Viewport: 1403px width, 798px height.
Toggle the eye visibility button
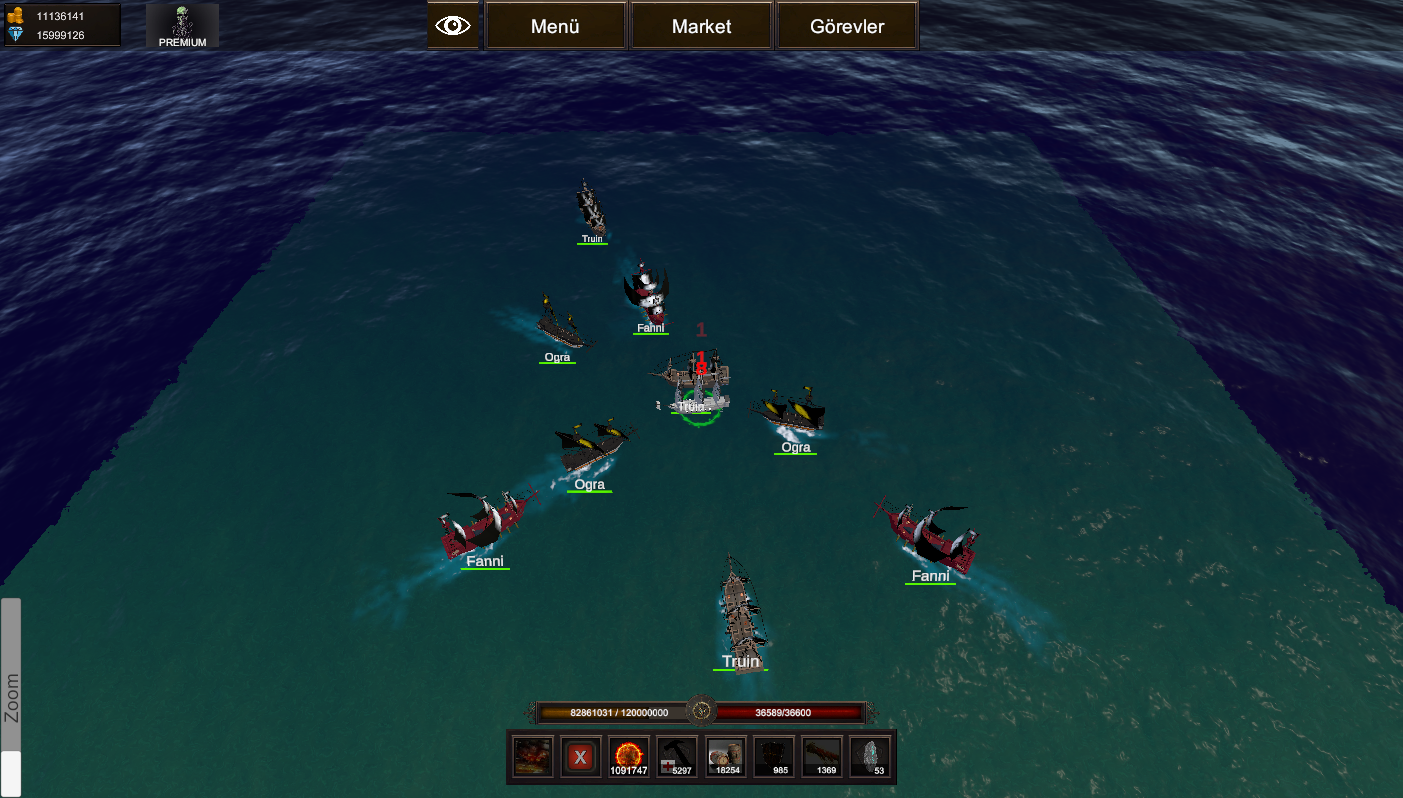453,26
